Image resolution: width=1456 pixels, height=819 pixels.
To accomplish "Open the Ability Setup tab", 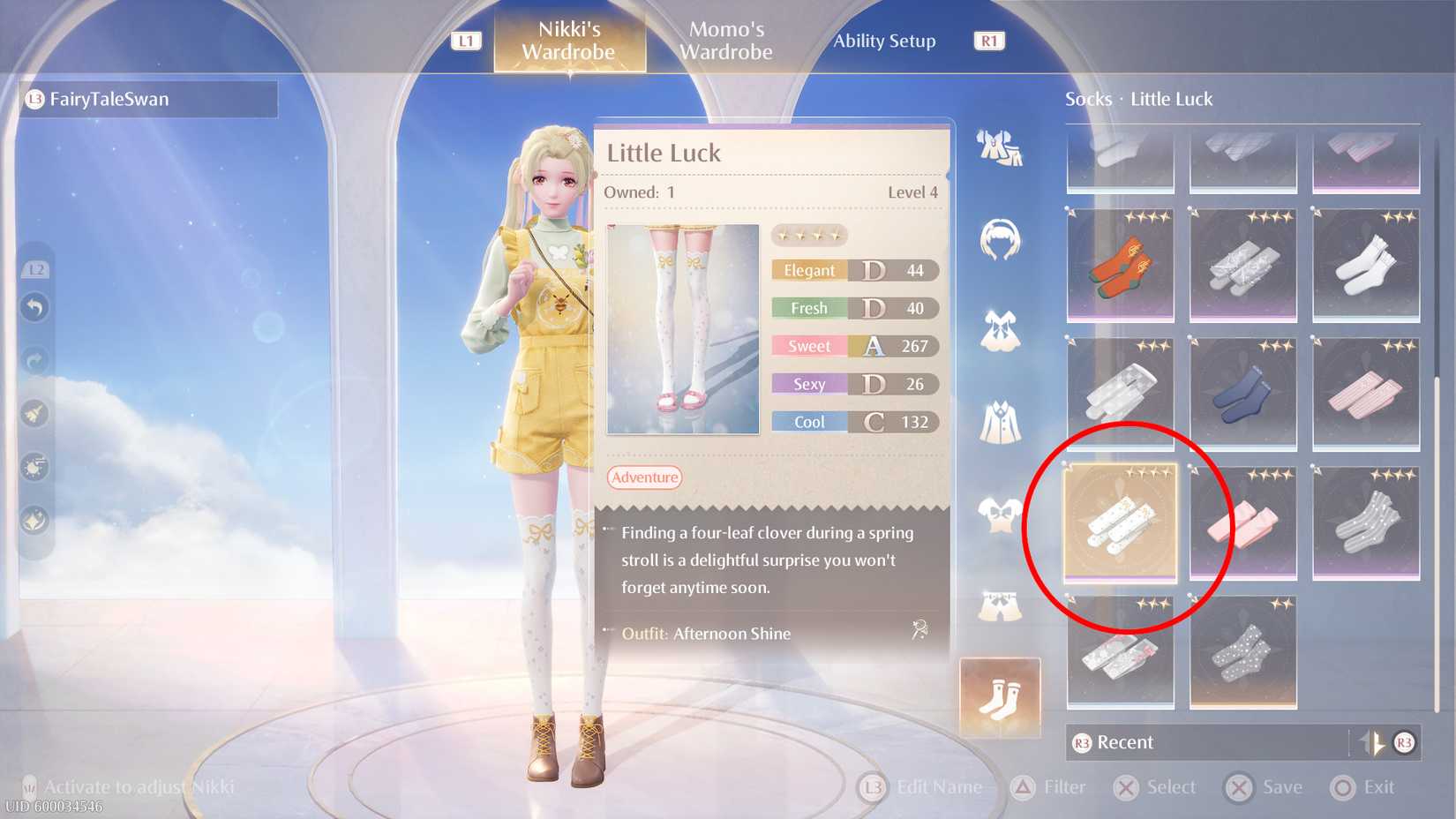I will pos(883,41).
